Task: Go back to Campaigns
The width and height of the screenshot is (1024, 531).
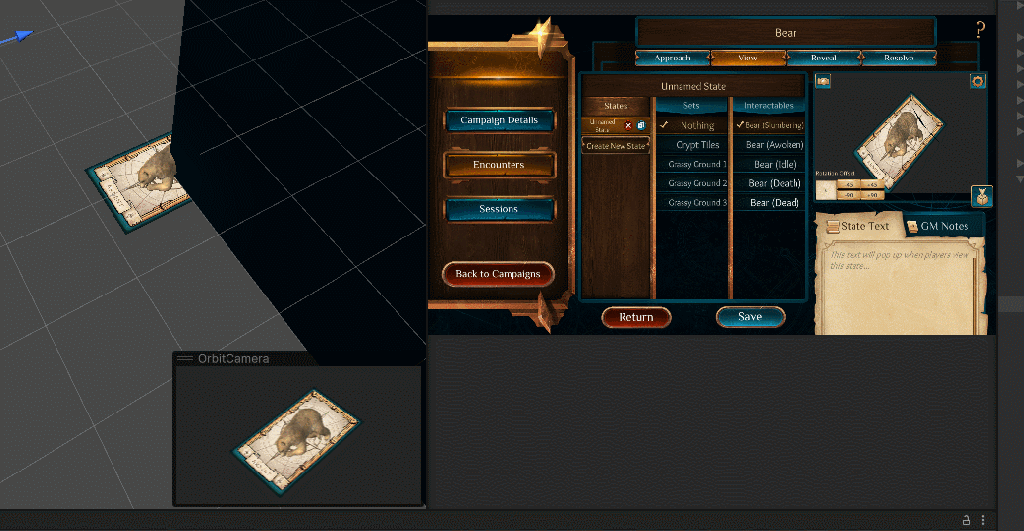Action: [498, 274]
